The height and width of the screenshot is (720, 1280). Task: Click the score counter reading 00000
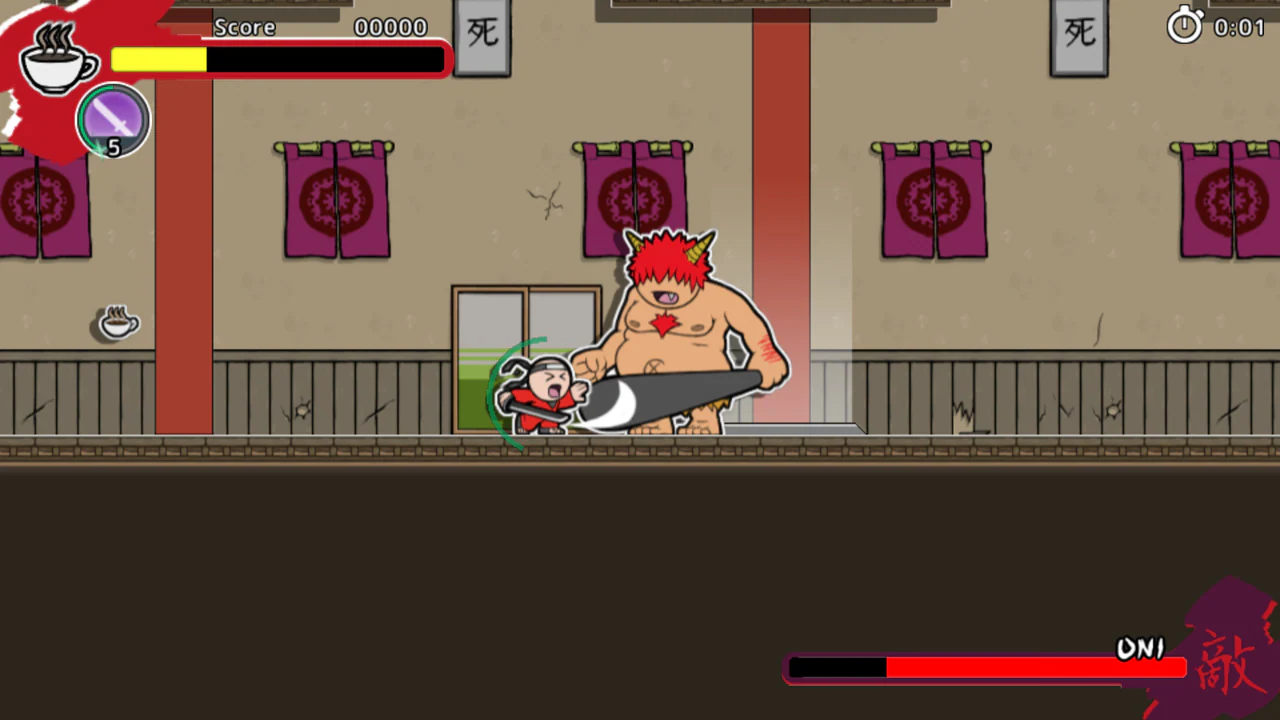(x=390, y=27)
